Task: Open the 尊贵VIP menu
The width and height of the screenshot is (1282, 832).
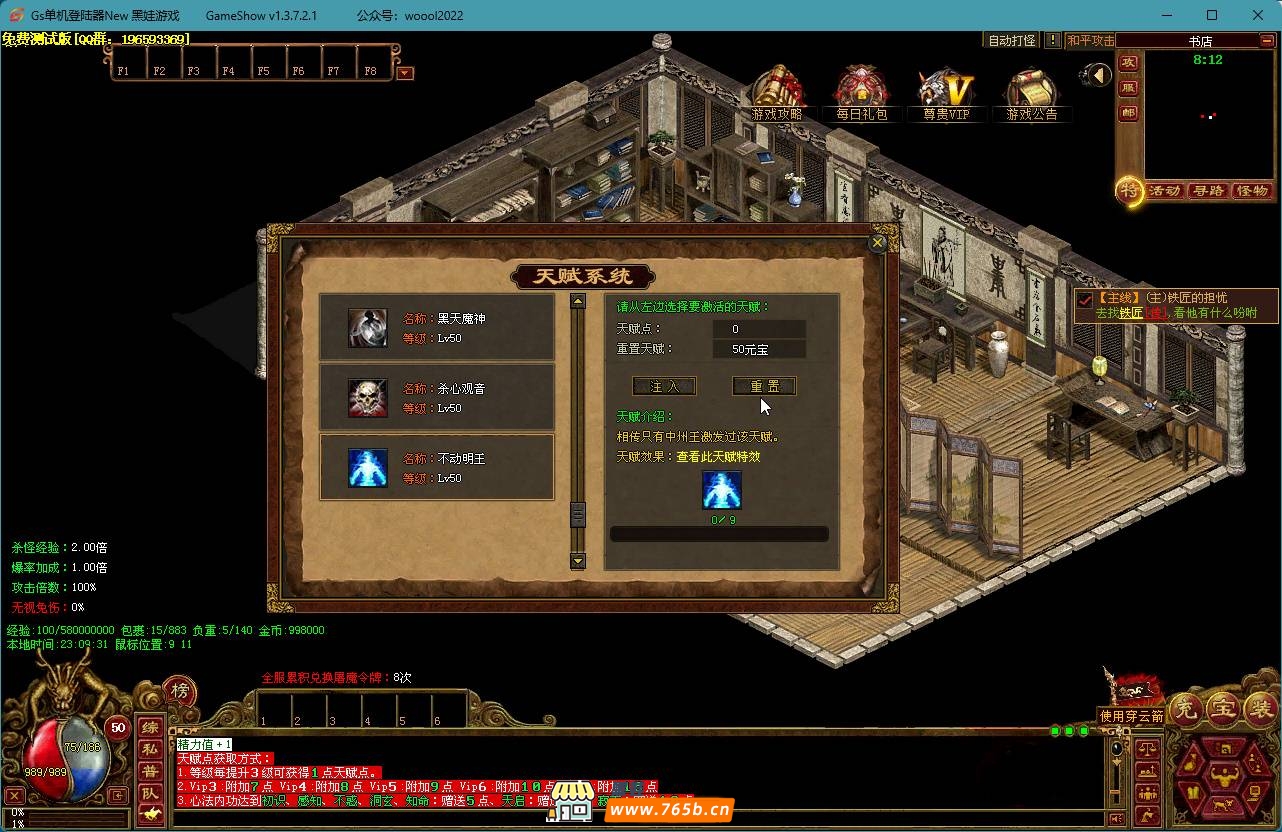Action: tap(946, 94)
